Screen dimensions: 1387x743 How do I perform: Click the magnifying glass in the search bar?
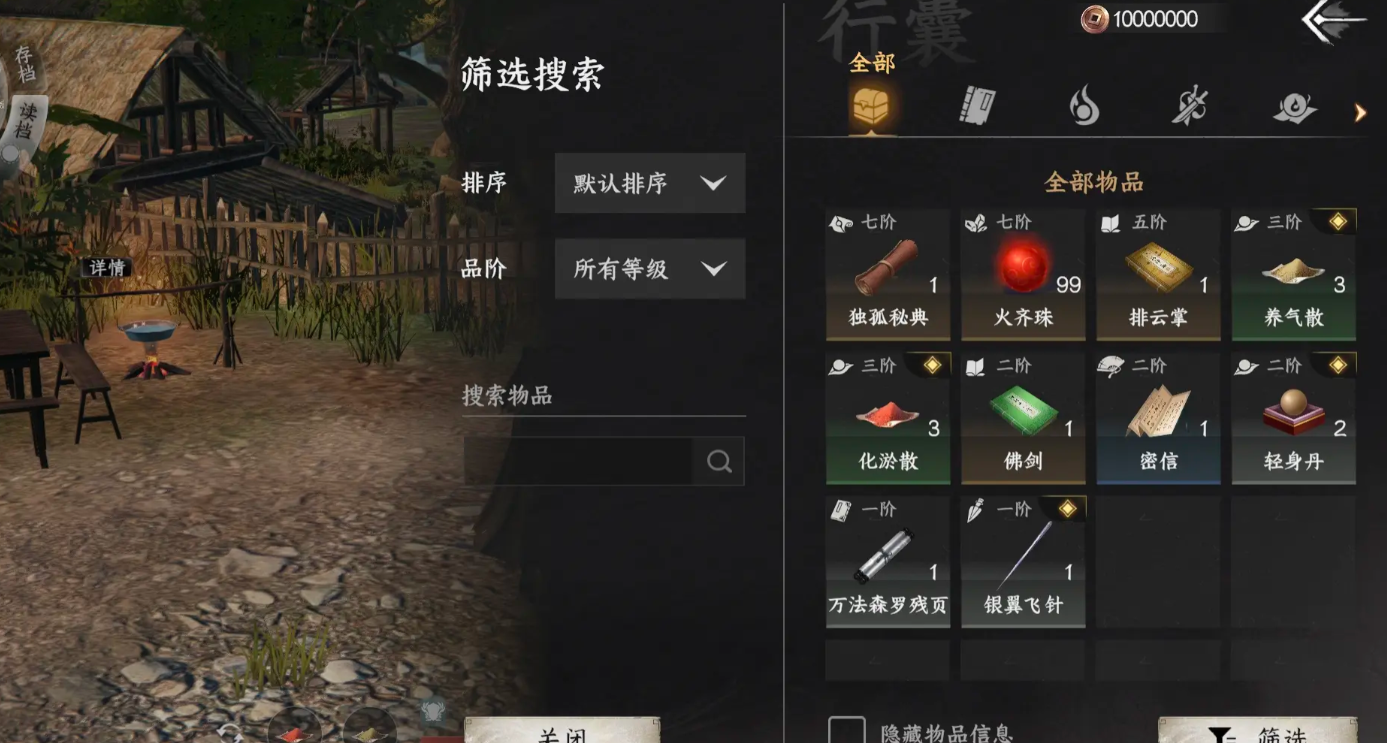[x=718, y=461]
